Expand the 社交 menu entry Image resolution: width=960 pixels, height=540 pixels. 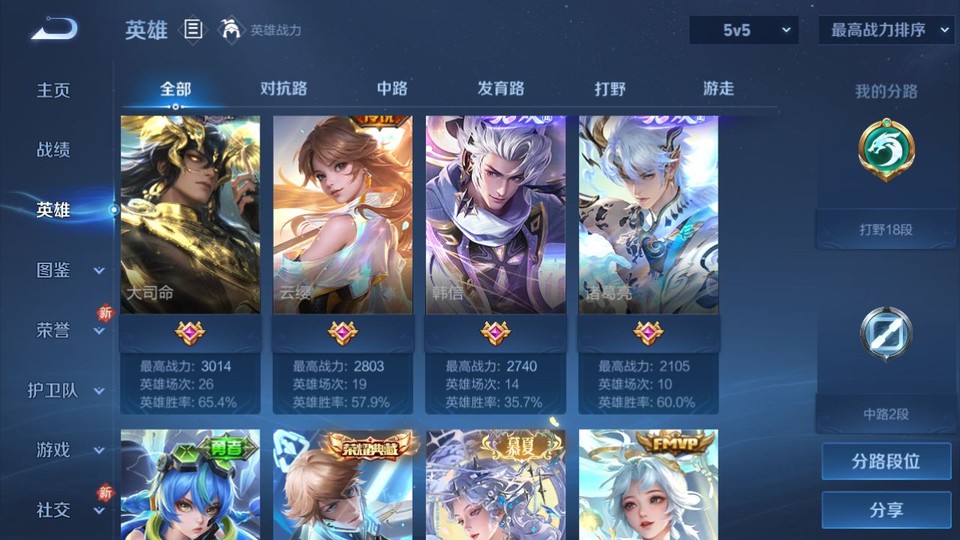click(68, 510)
